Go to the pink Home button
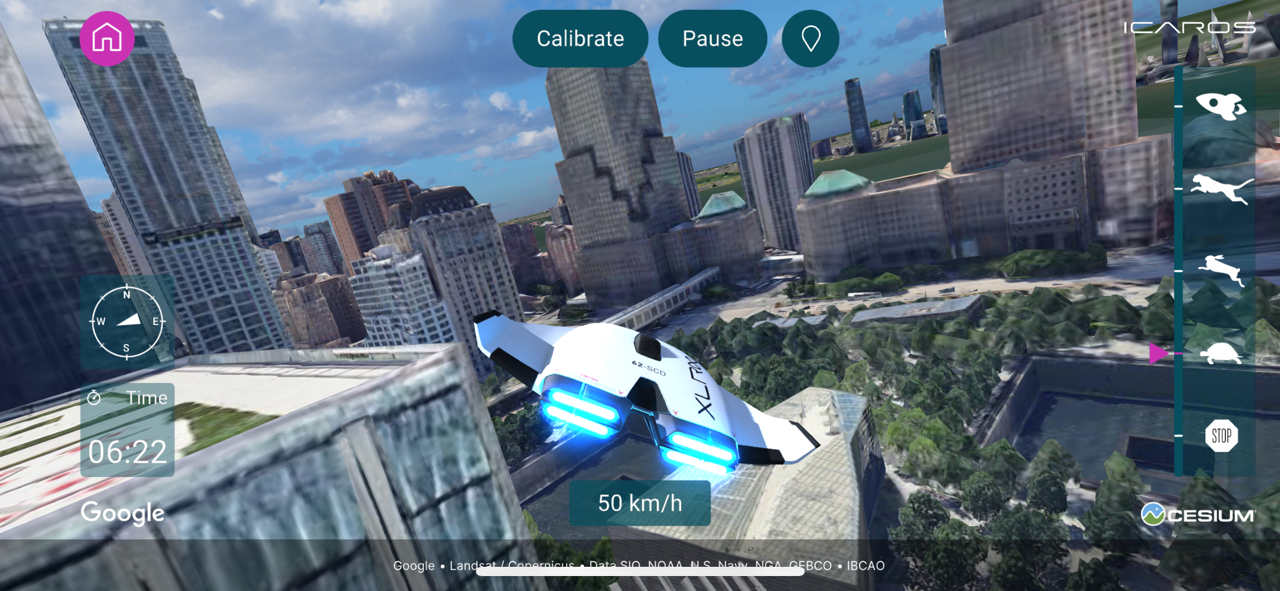 click(x=107, y=39)
